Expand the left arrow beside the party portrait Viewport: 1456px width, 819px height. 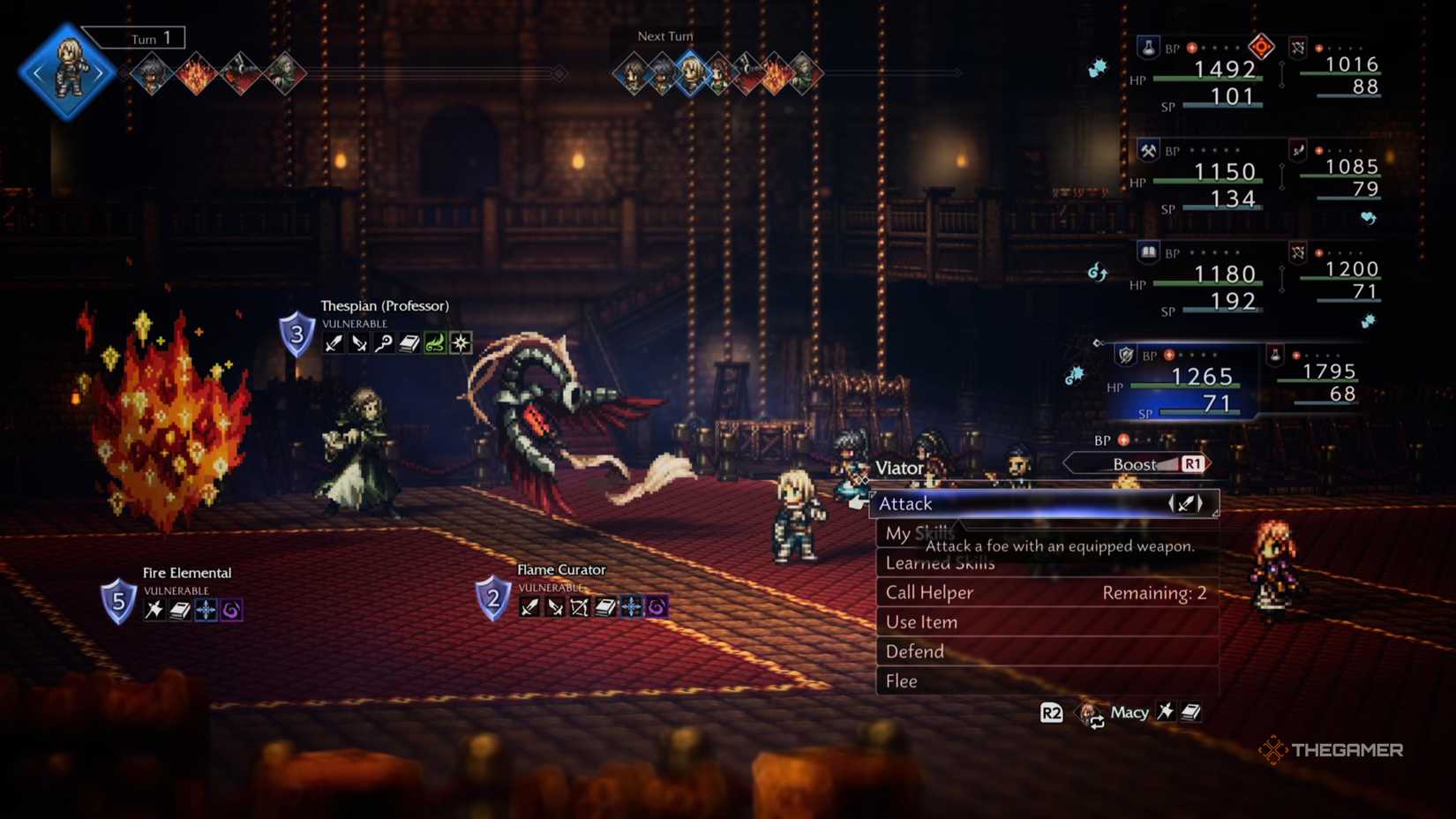pos(37,72)
